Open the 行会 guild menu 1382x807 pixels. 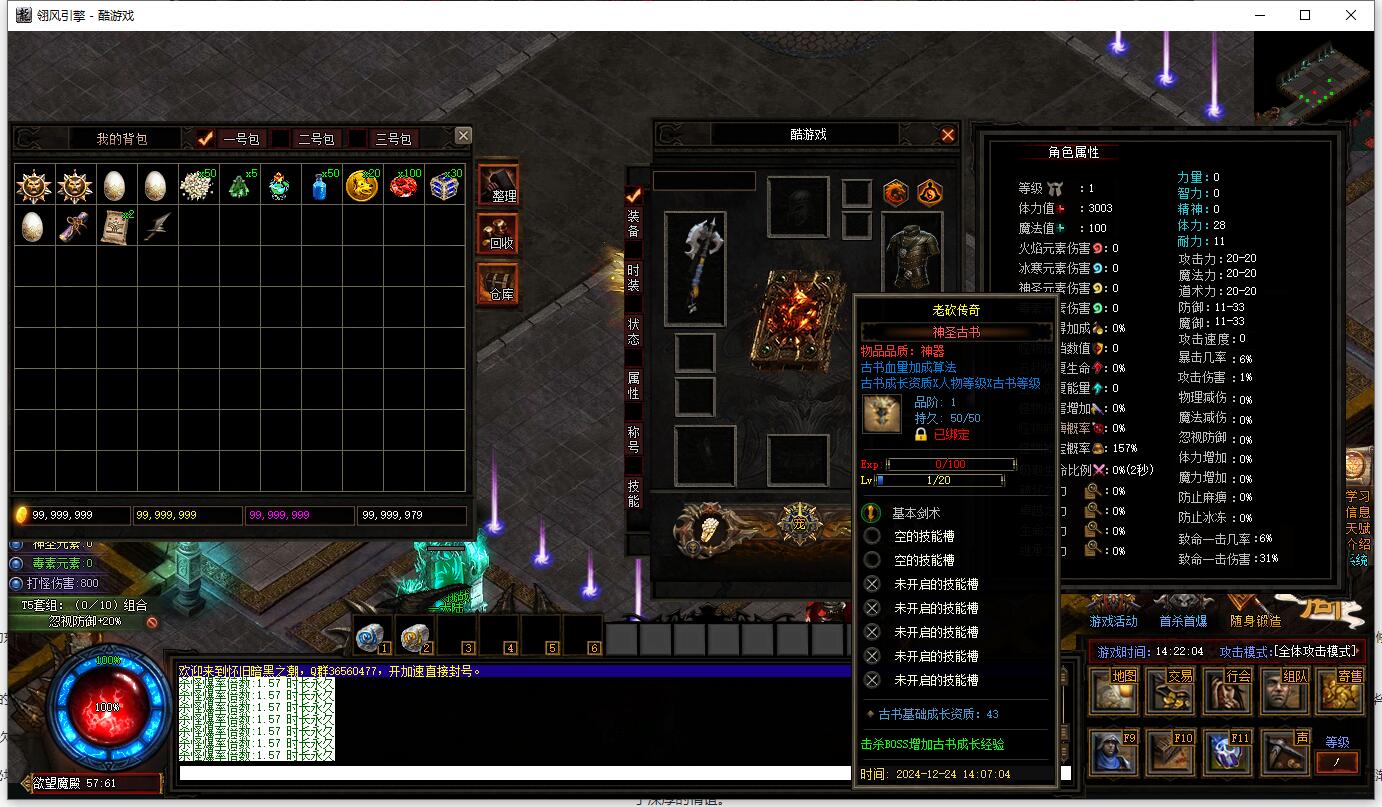click(x=1226, y=689)
